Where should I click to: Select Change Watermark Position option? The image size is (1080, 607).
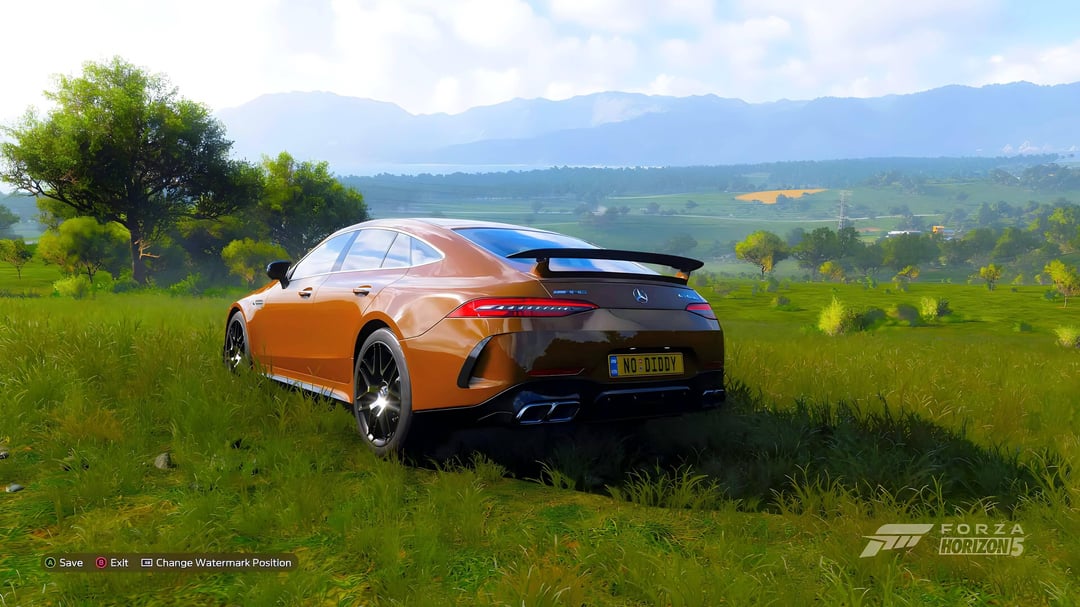[216, 563]
